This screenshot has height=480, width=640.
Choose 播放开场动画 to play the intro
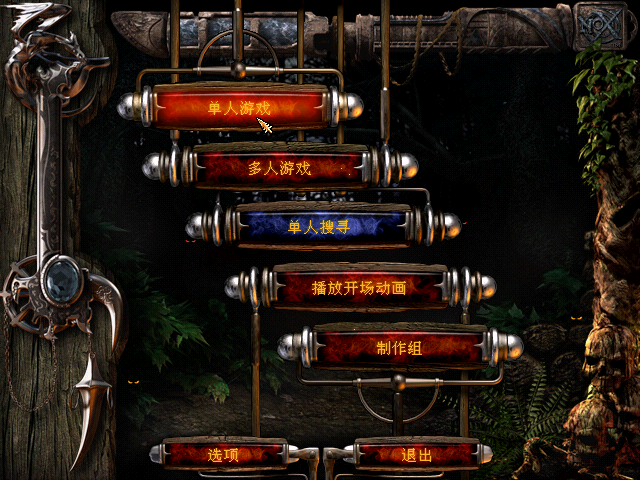[359, 288]
